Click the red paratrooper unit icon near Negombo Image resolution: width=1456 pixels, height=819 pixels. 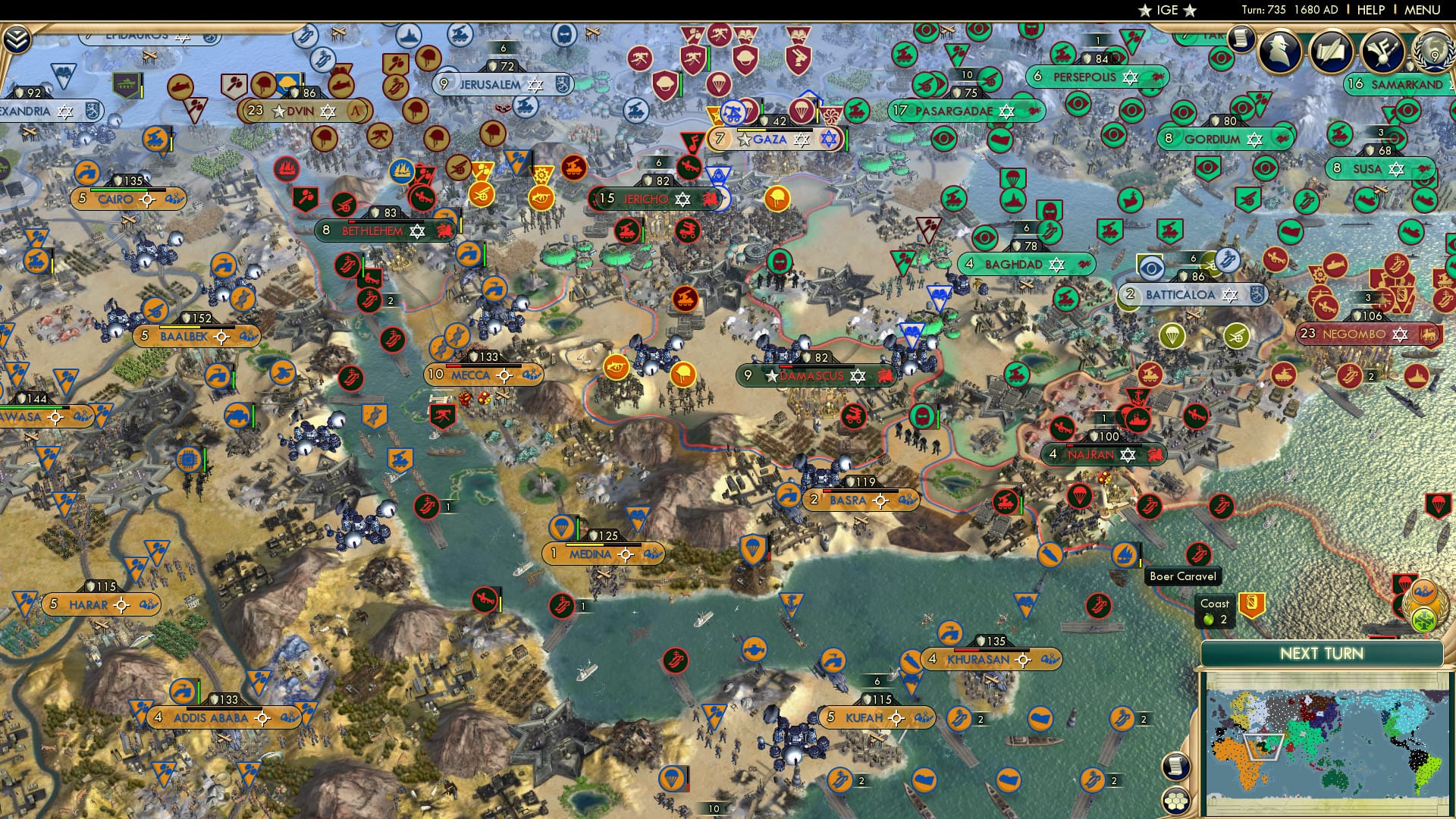(x=1439, y=505)
